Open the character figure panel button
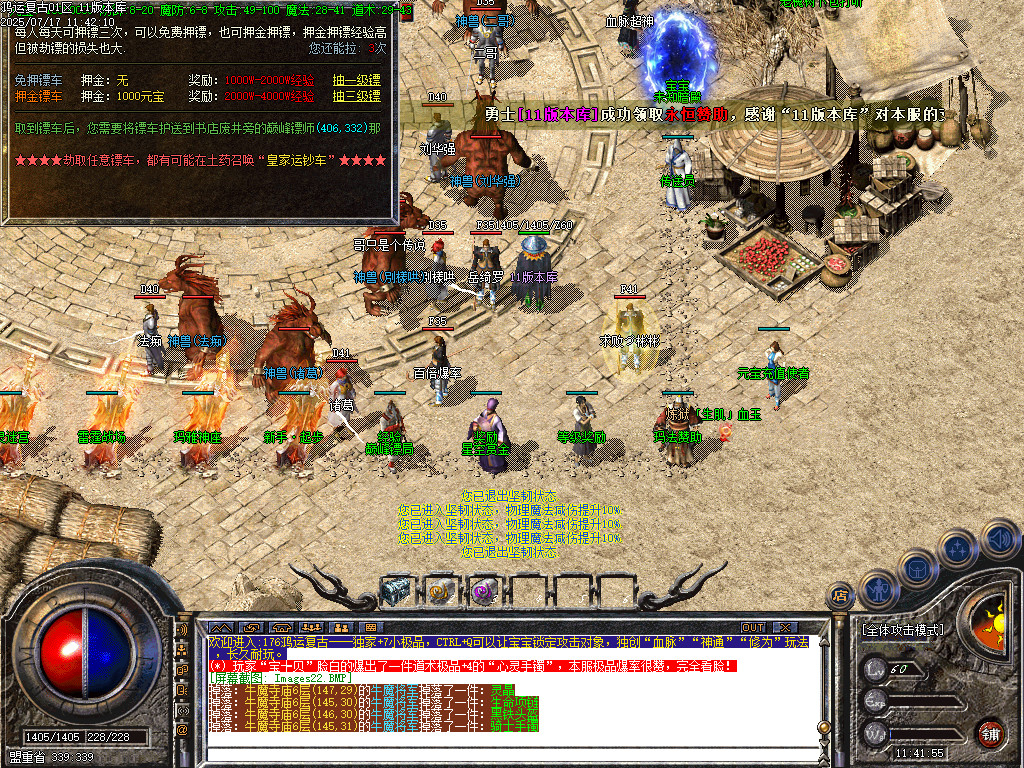Image resolution: width=1024 pixels, height=768 pixels. click(878, 588)
